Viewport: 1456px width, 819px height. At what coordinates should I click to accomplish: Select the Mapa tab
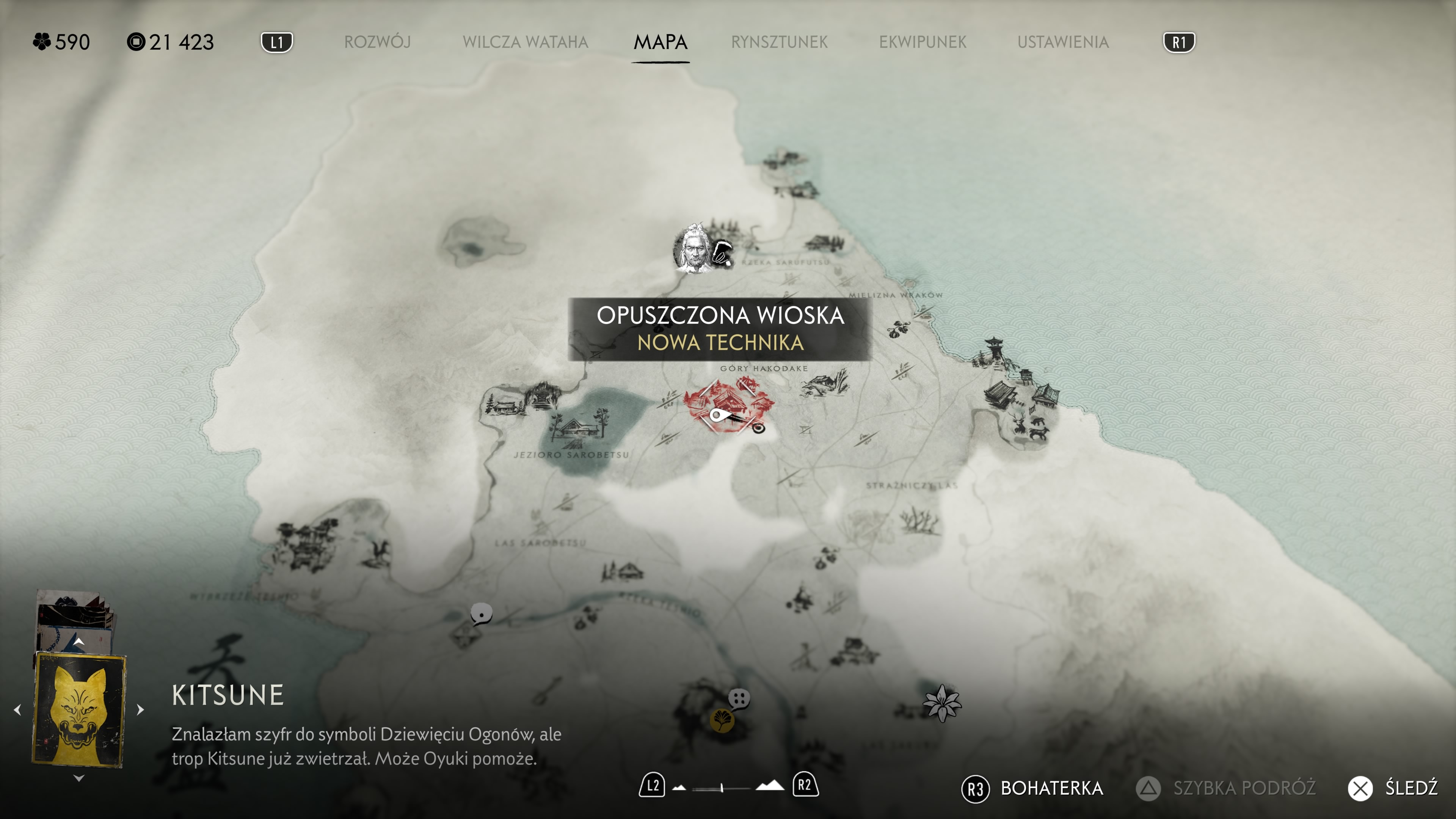point(660,42)
